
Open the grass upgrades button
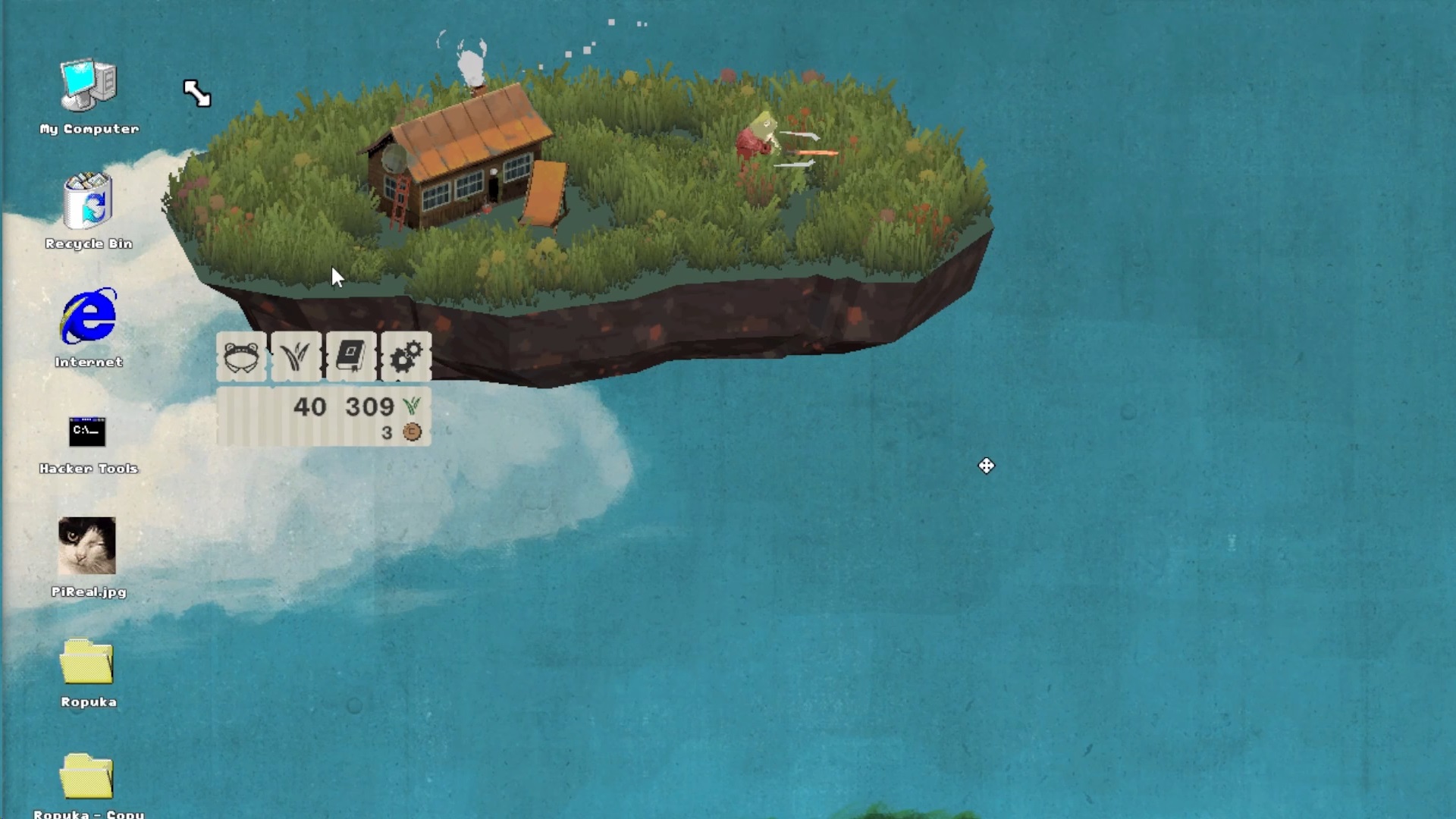point(297,356)
